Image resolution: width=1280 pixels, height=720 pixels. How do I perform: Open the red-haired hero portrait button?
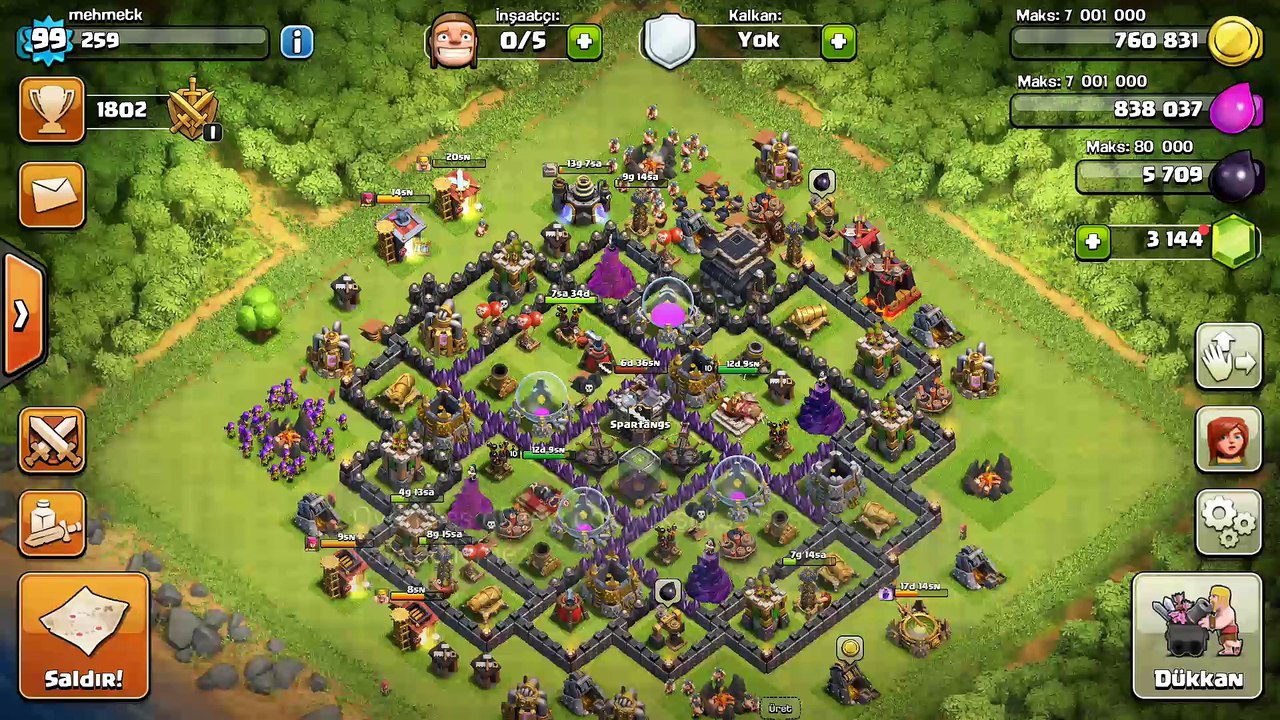point(1229,438)
